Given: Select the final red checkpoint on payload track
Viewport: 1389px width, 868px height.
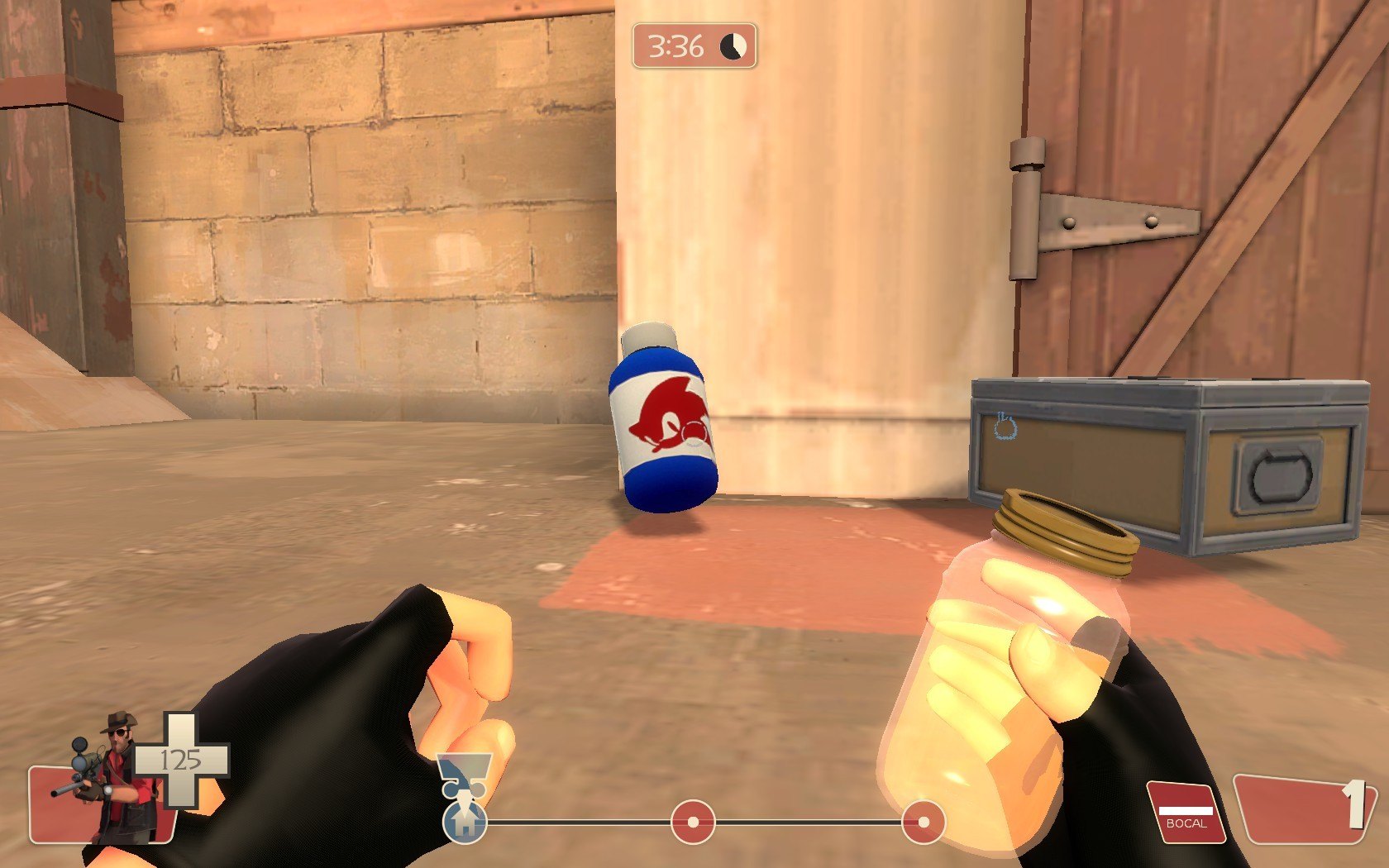Looking at the screenshot, I should (922, 822).
